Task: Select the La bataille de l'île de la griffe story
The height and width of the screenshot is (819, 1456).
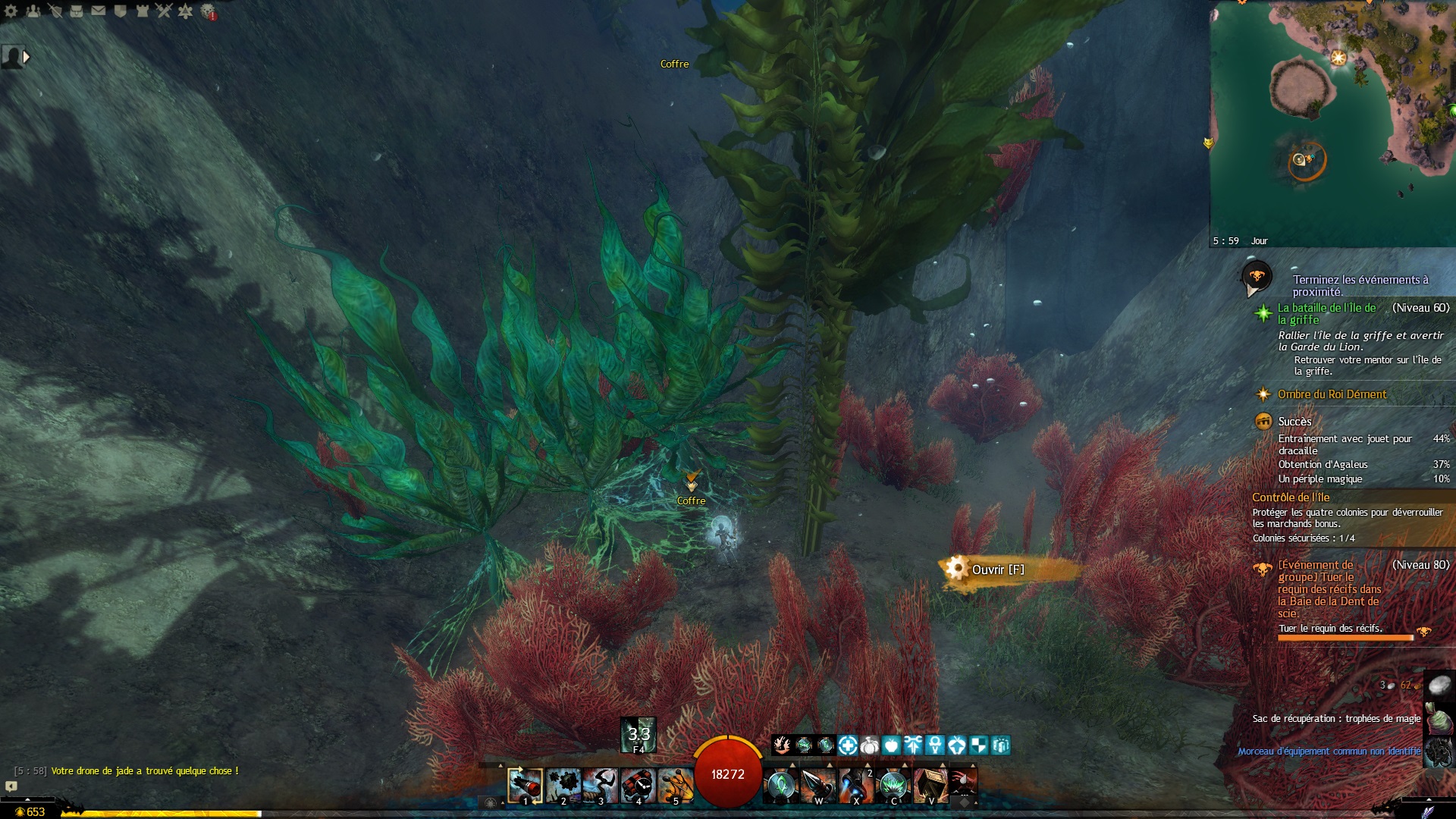Action: pos(1326,313)
